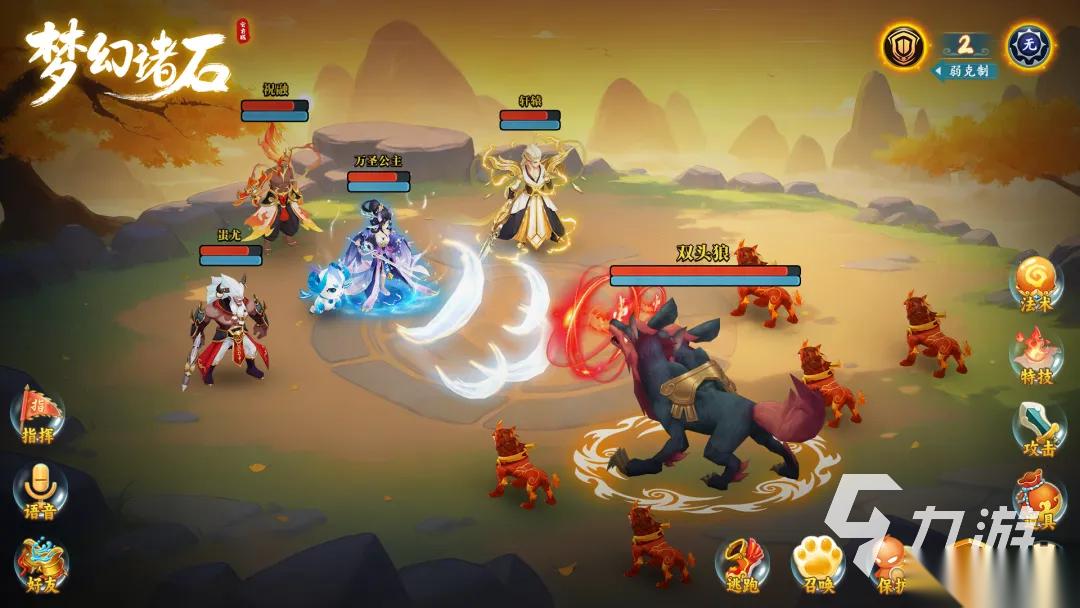Open the 指挥 command flag menu
Image resolution: width=1080 pixels, height=608 pixels.
pos(37,414)
